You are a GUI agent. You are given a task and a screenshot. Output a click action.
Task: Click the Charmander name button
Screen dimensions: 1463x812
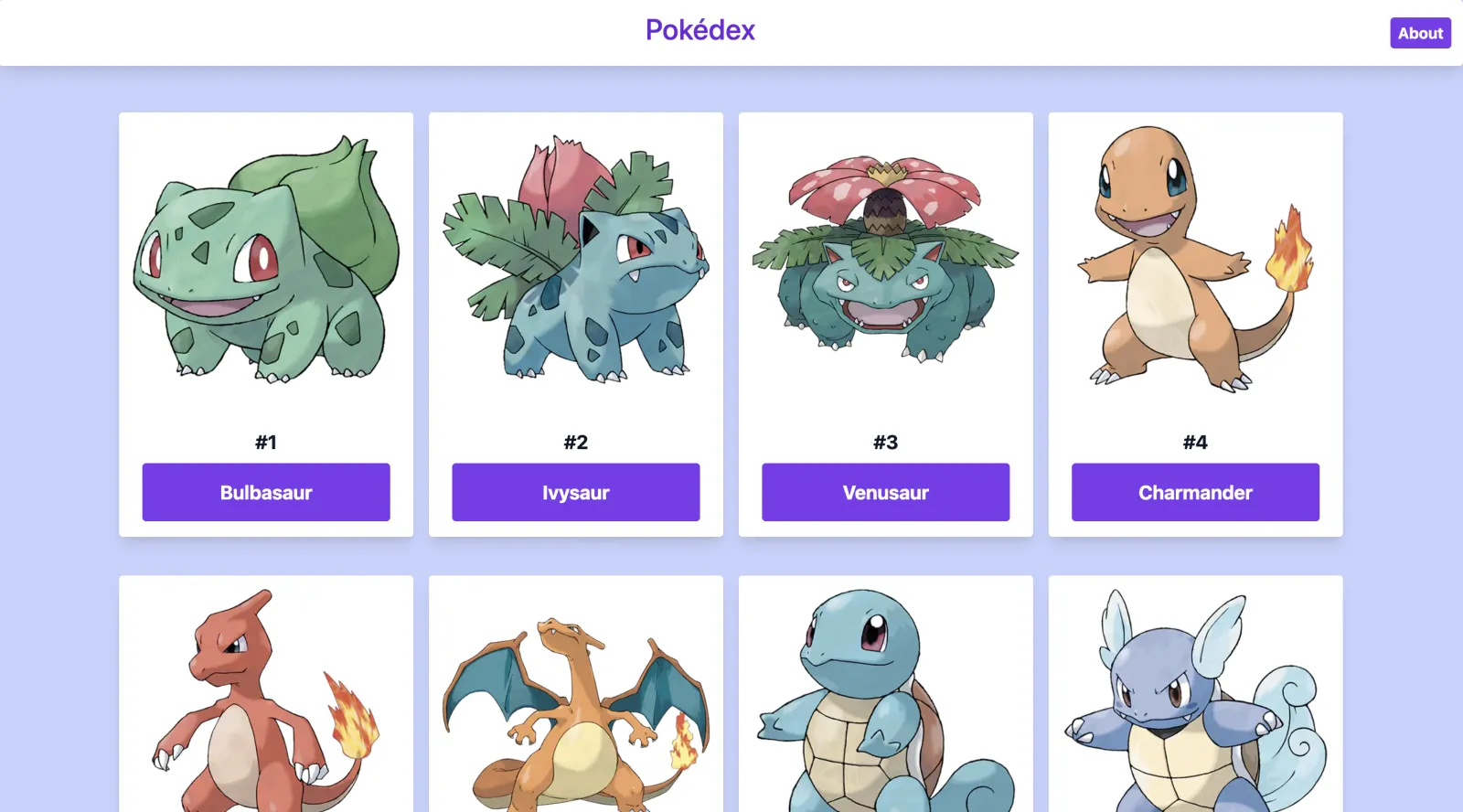click(x=1194, y=492)
